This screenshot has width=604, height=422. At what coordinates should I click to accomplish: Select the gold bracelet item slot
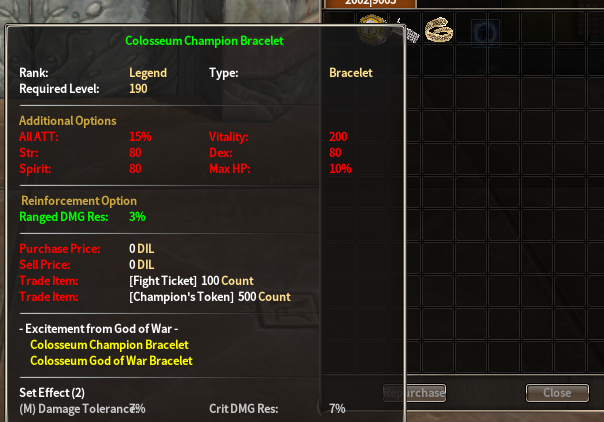pyautogui.click(x=436, y=31)
